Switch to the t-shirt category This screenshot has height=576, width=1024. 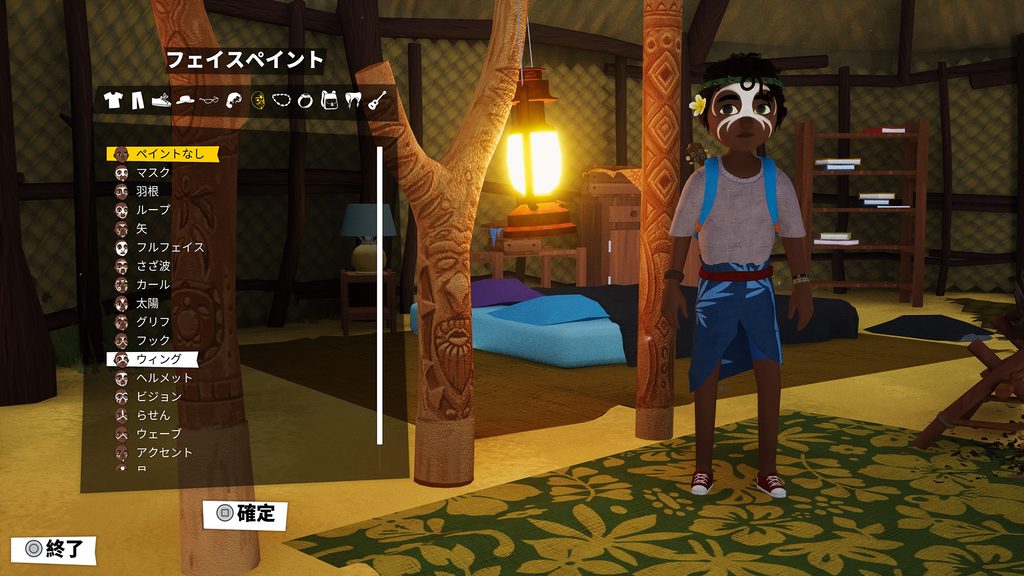pos(112,100)
